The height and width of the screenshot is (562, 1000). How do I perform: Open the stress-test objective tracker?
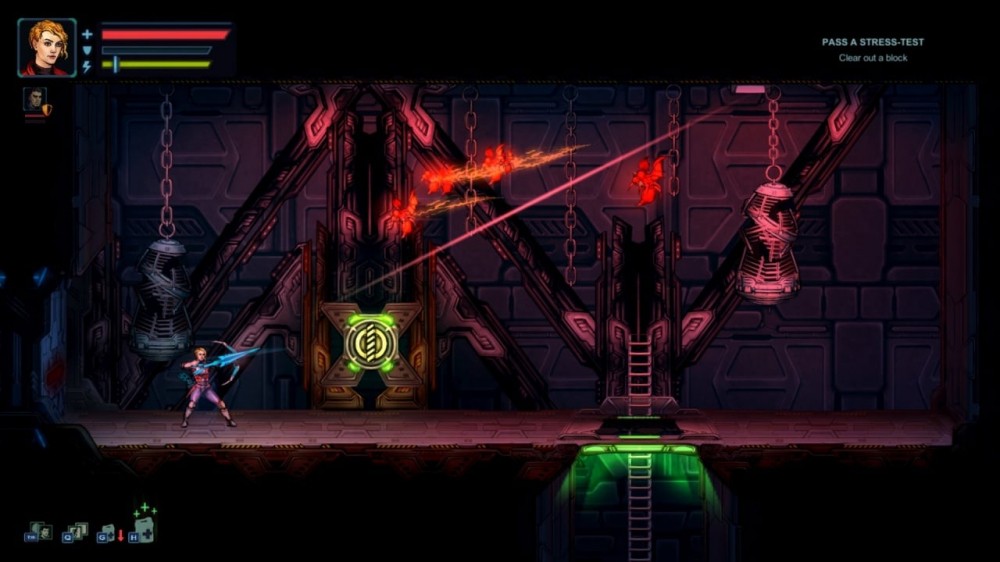pos(873,50)
